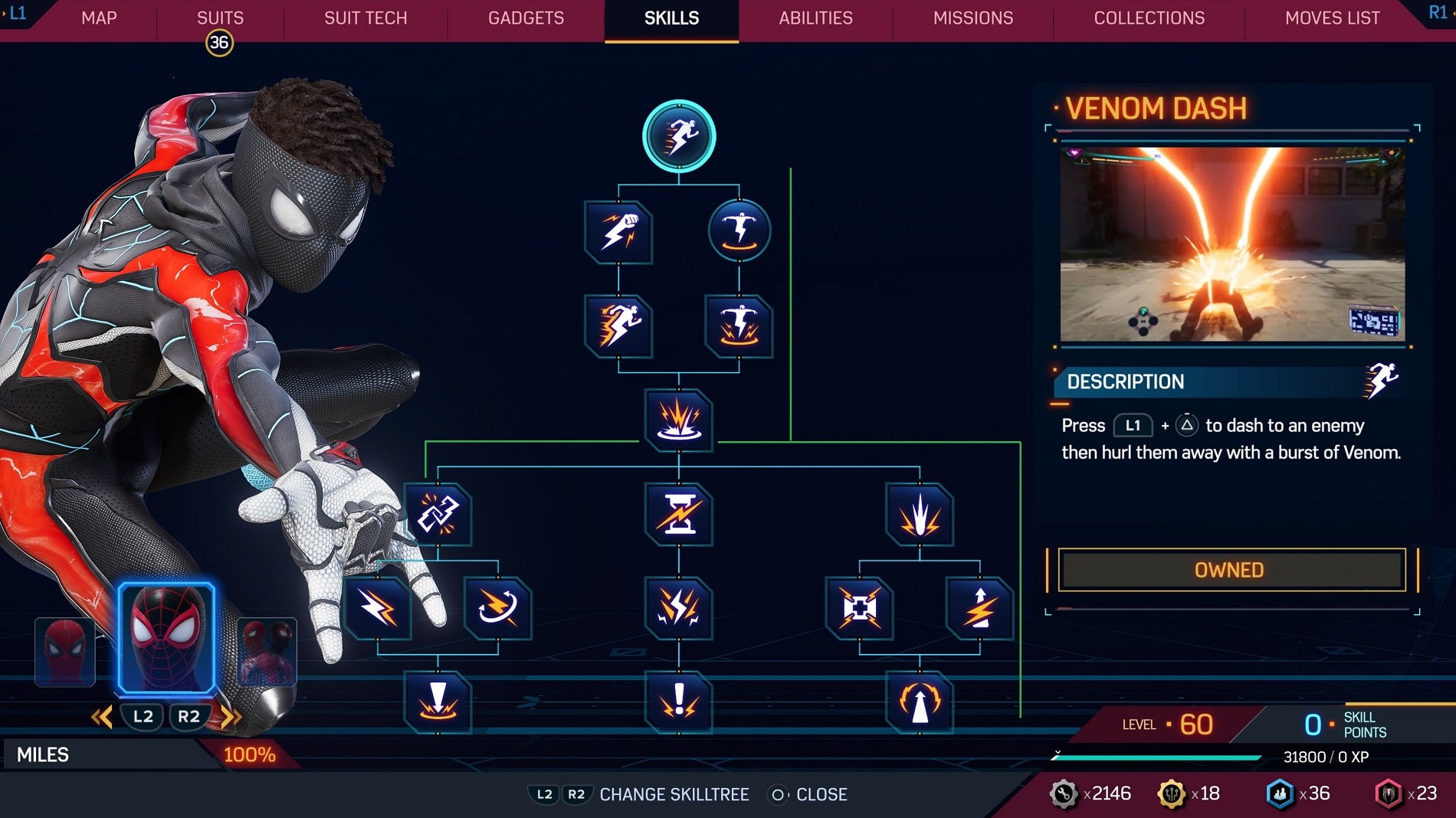The height and width of the screenshot is (818, 1456).
Task: Select the hourglass lightning skill node
Action: pos(679,514)
